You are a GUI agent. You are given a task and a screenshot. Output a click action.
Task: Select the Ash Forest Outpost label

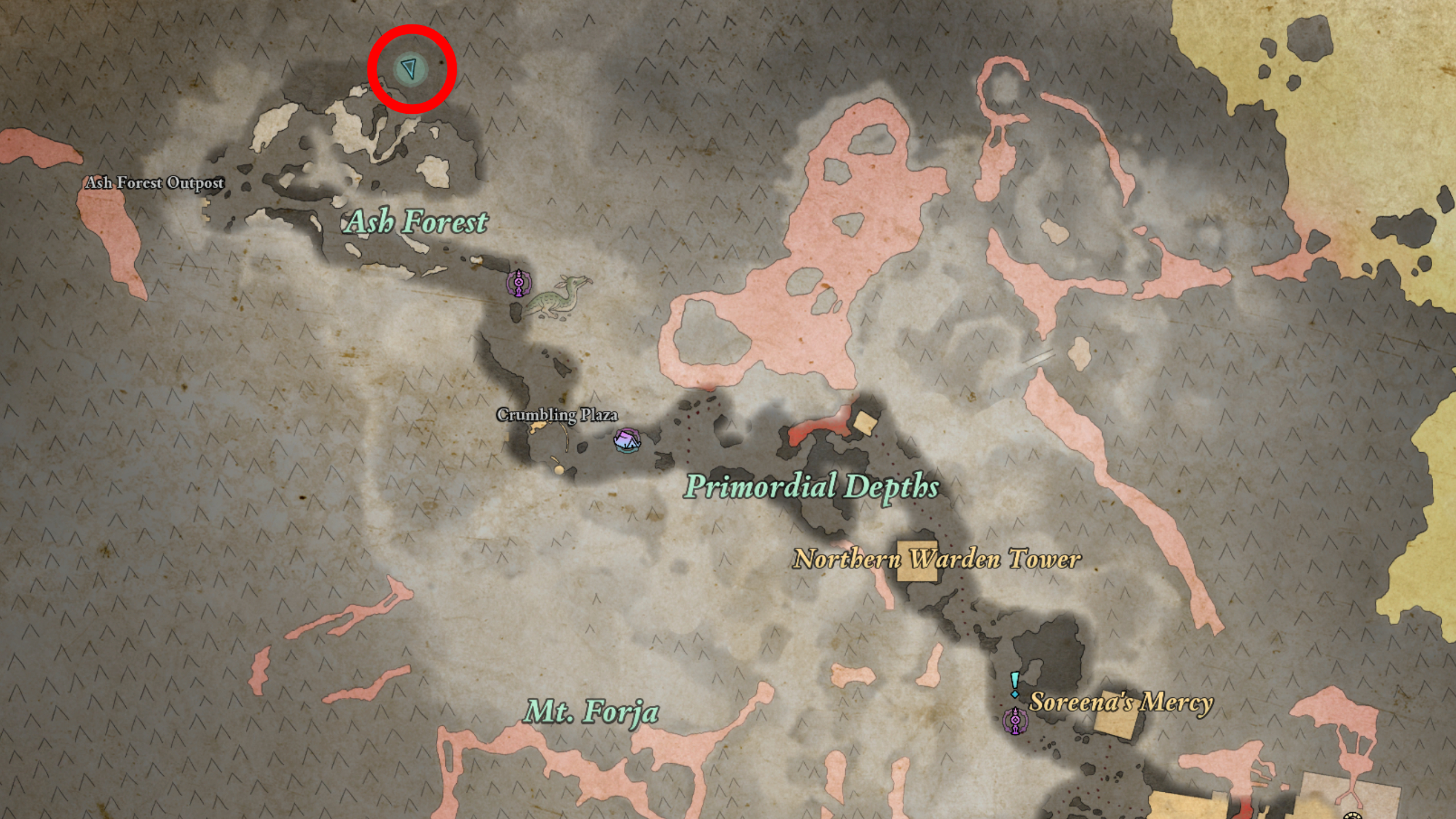(x=155, y=183)
